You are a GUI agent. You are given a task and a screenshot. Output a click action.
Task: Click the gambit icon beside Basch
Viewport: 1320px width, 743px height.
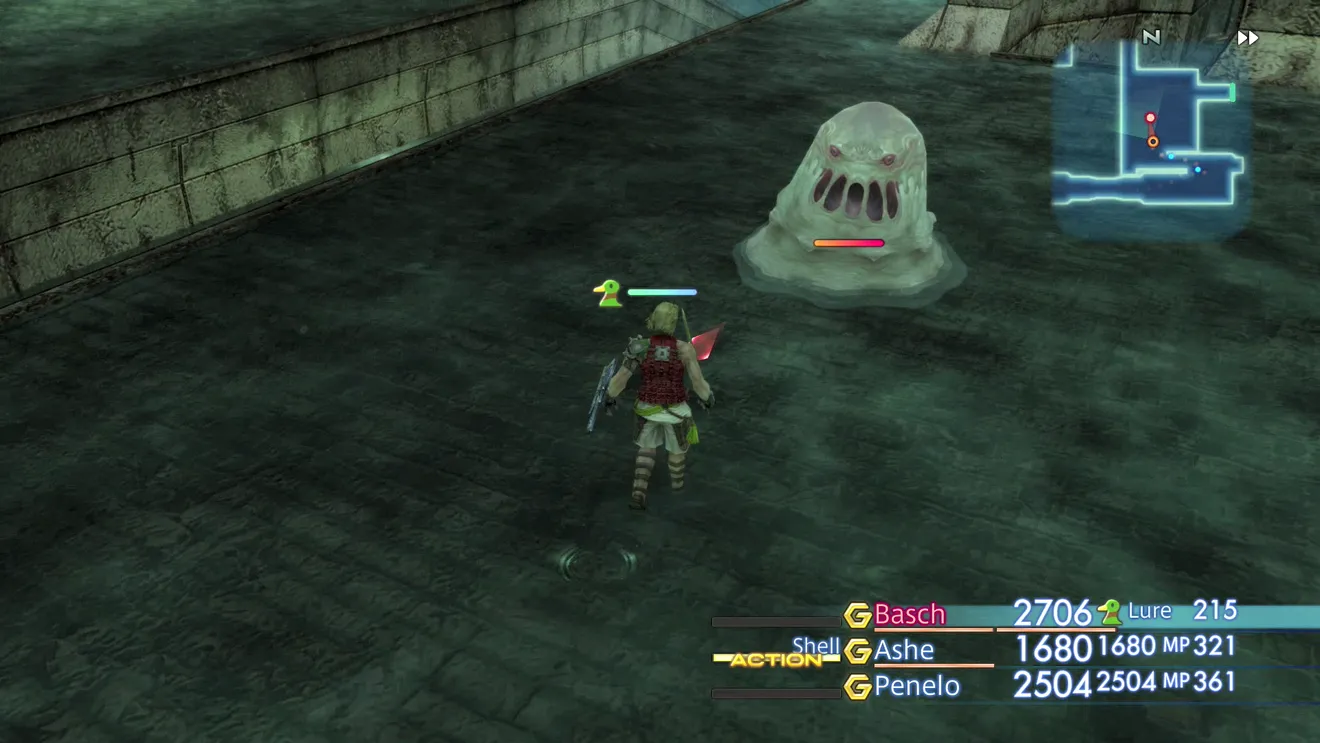click(x=857, y=615)
